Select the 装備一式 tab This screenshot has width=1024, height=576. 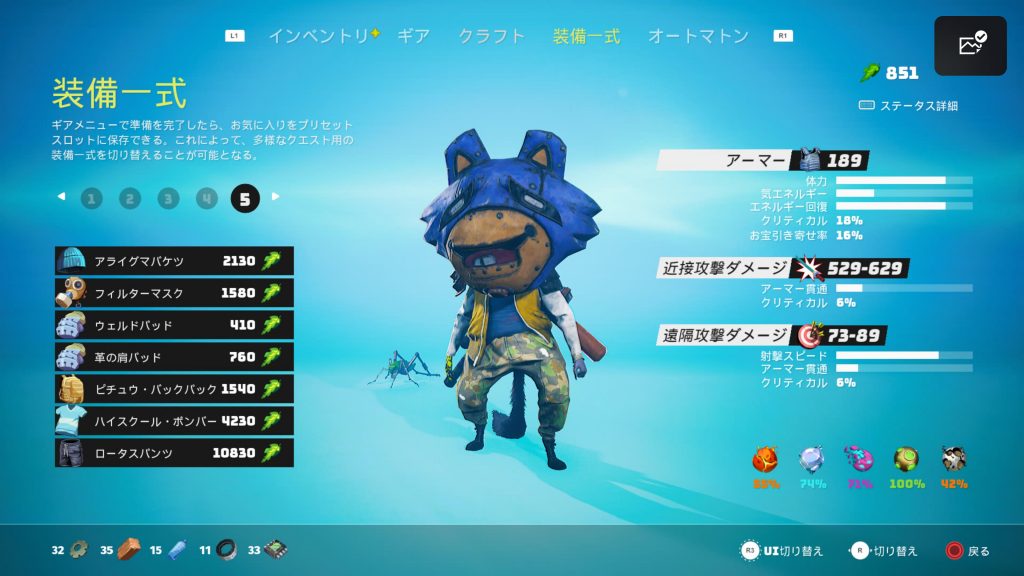pos(586,36)
